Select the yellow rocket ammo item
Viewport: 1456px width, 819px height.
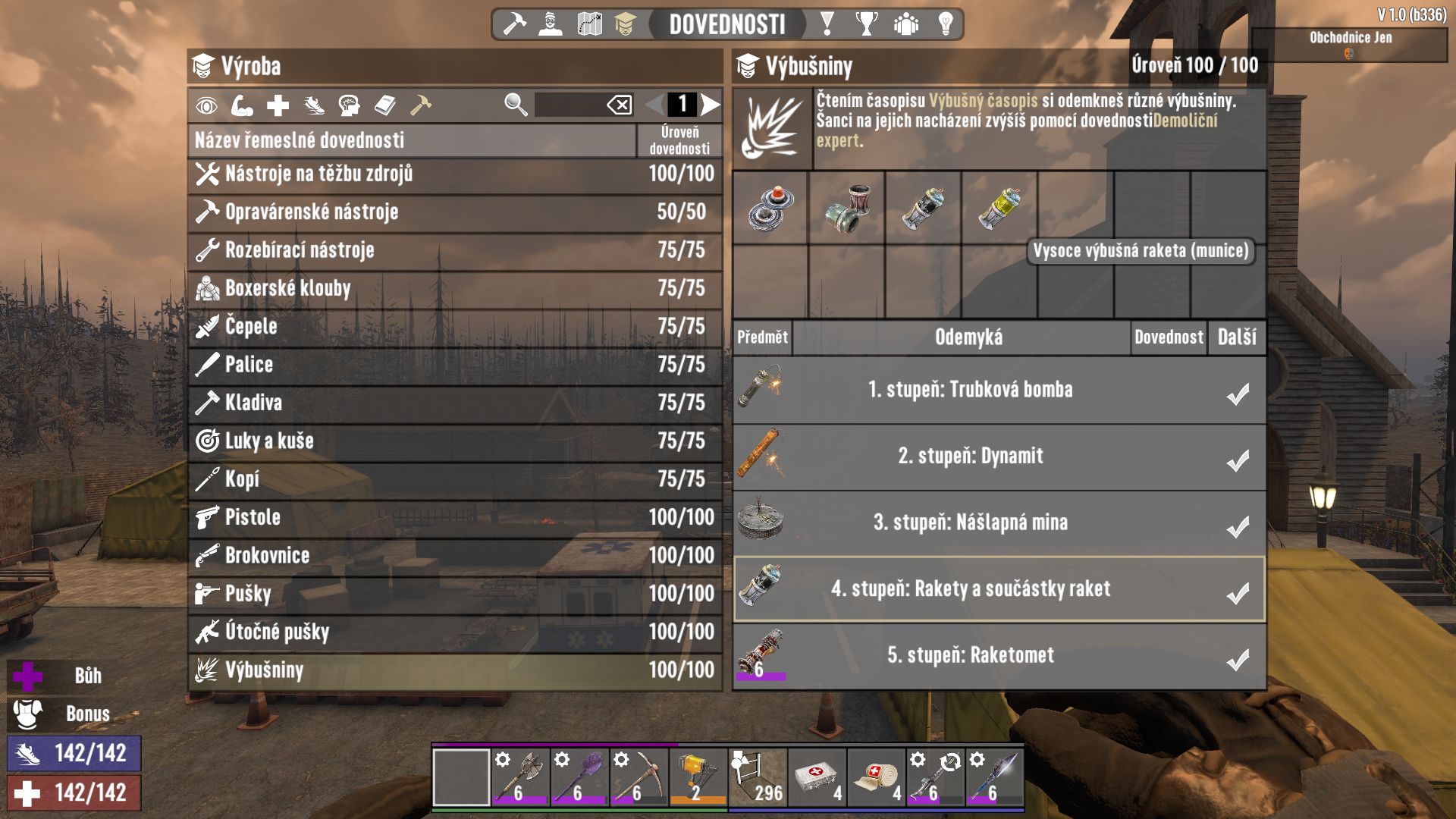tap(999, 207)
